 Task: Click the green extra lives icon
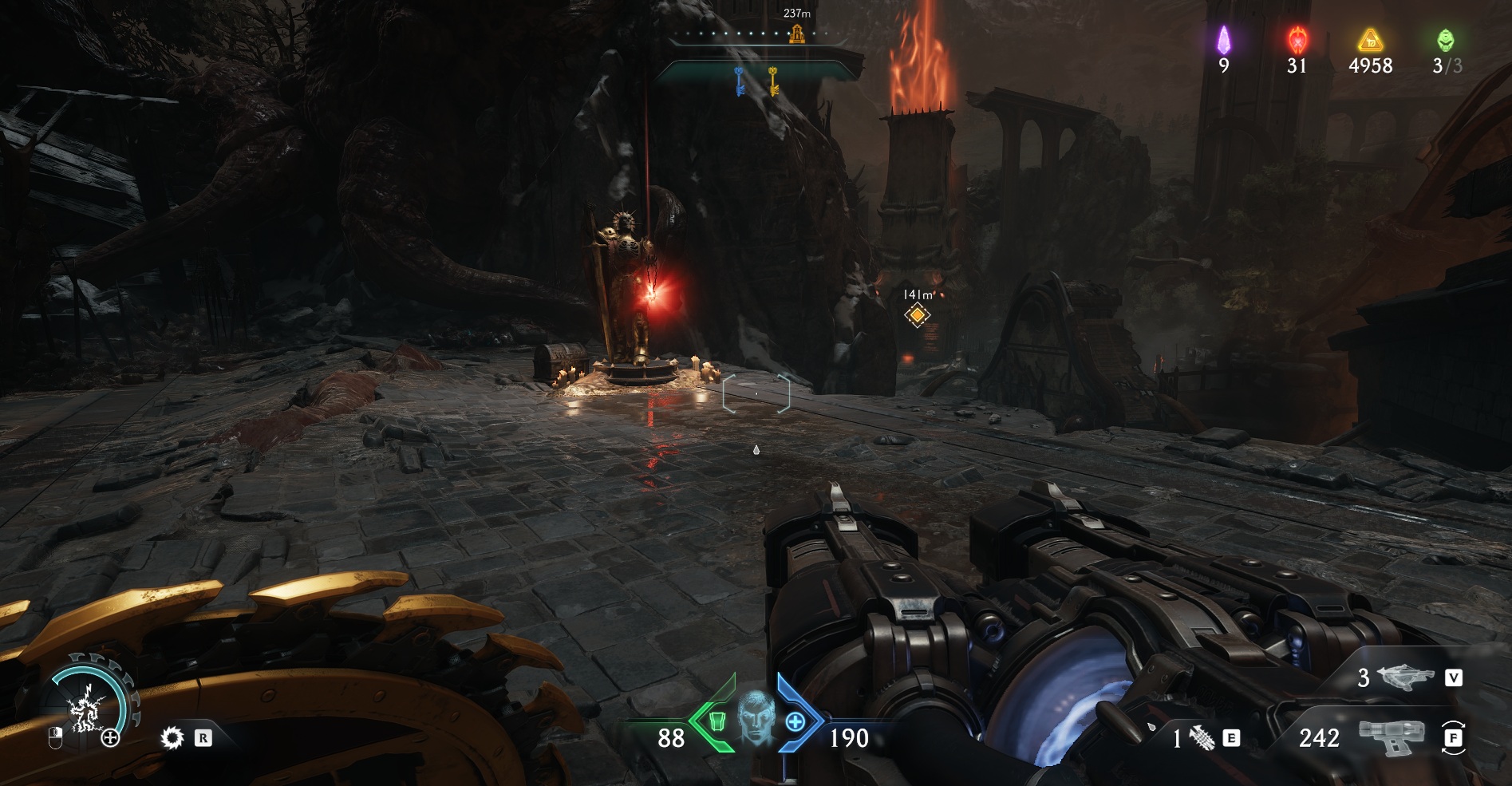click(x=1446, y=40)
